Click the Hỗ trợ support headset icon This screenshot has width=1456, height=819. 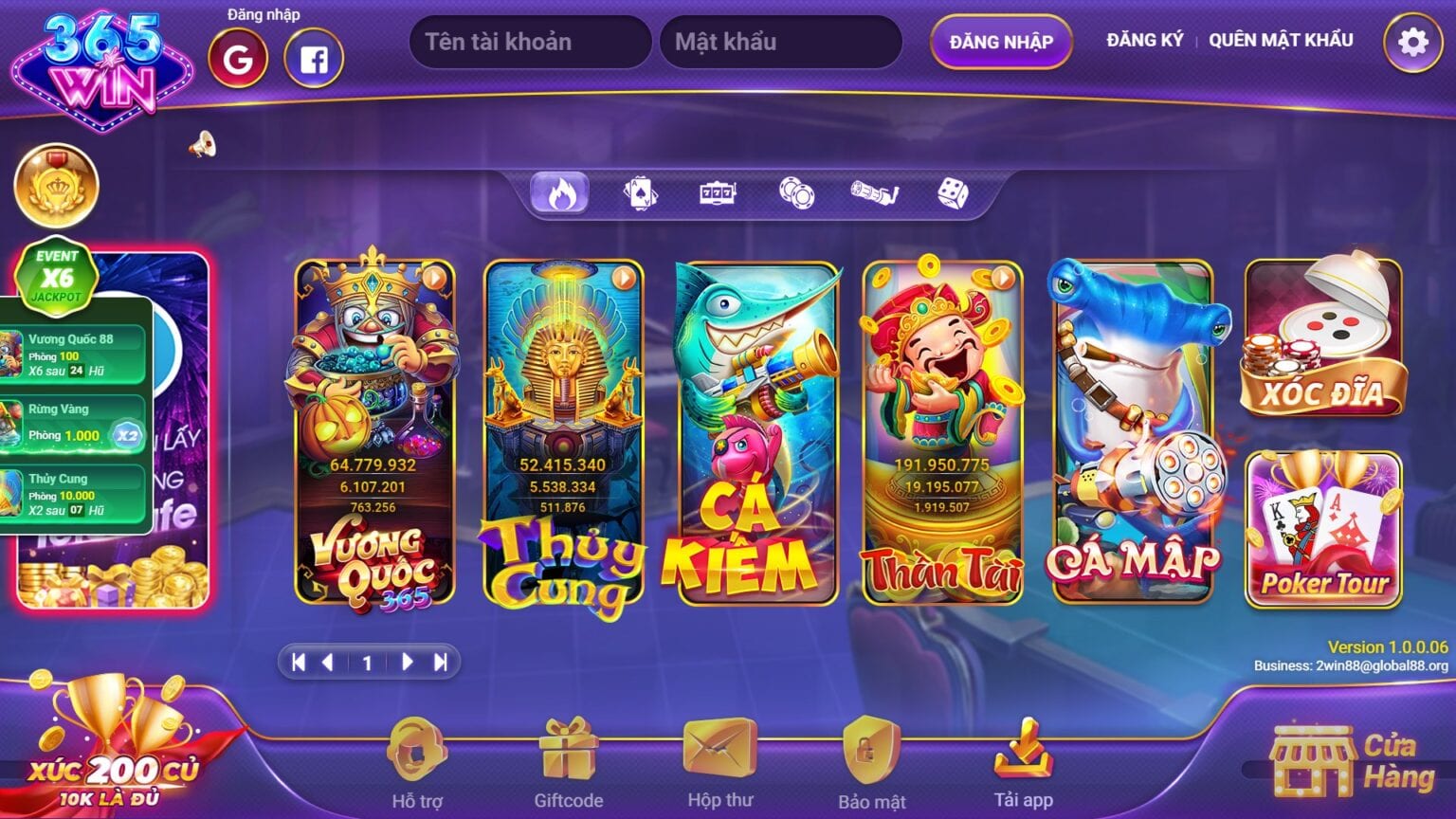(x=415, y=758)
